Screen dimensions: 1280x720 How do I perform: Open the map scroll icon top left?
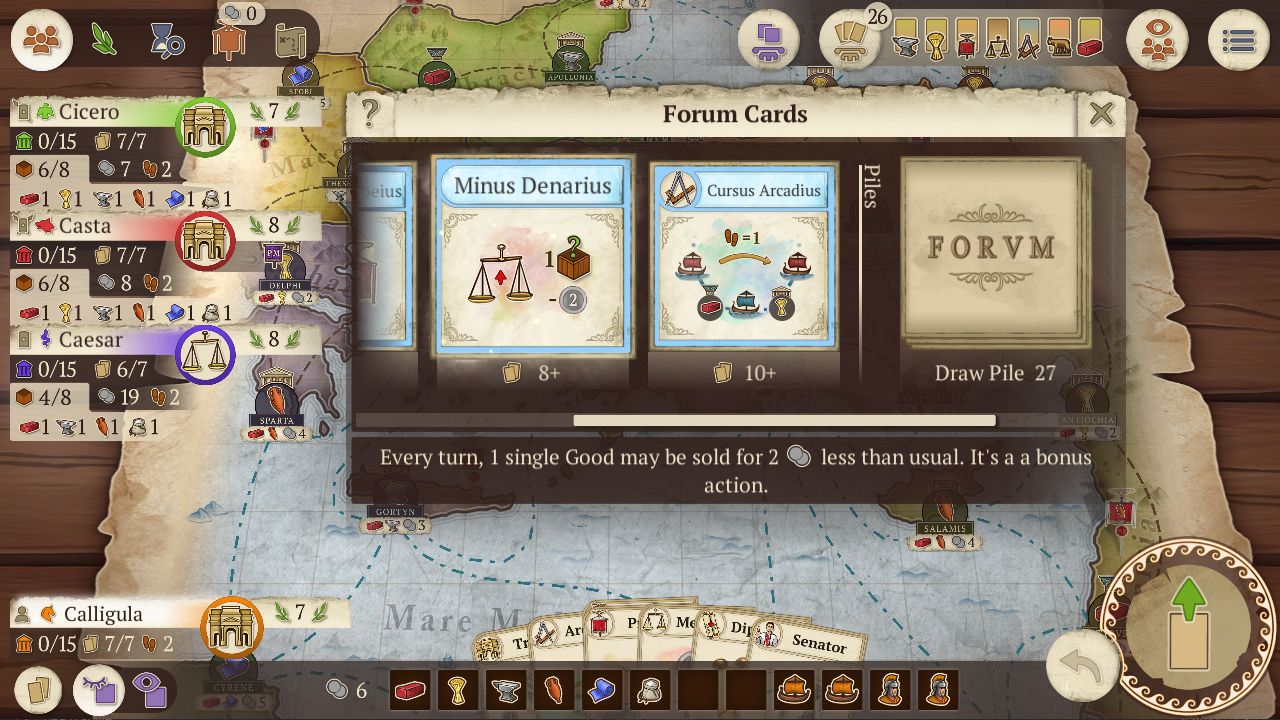292,40
